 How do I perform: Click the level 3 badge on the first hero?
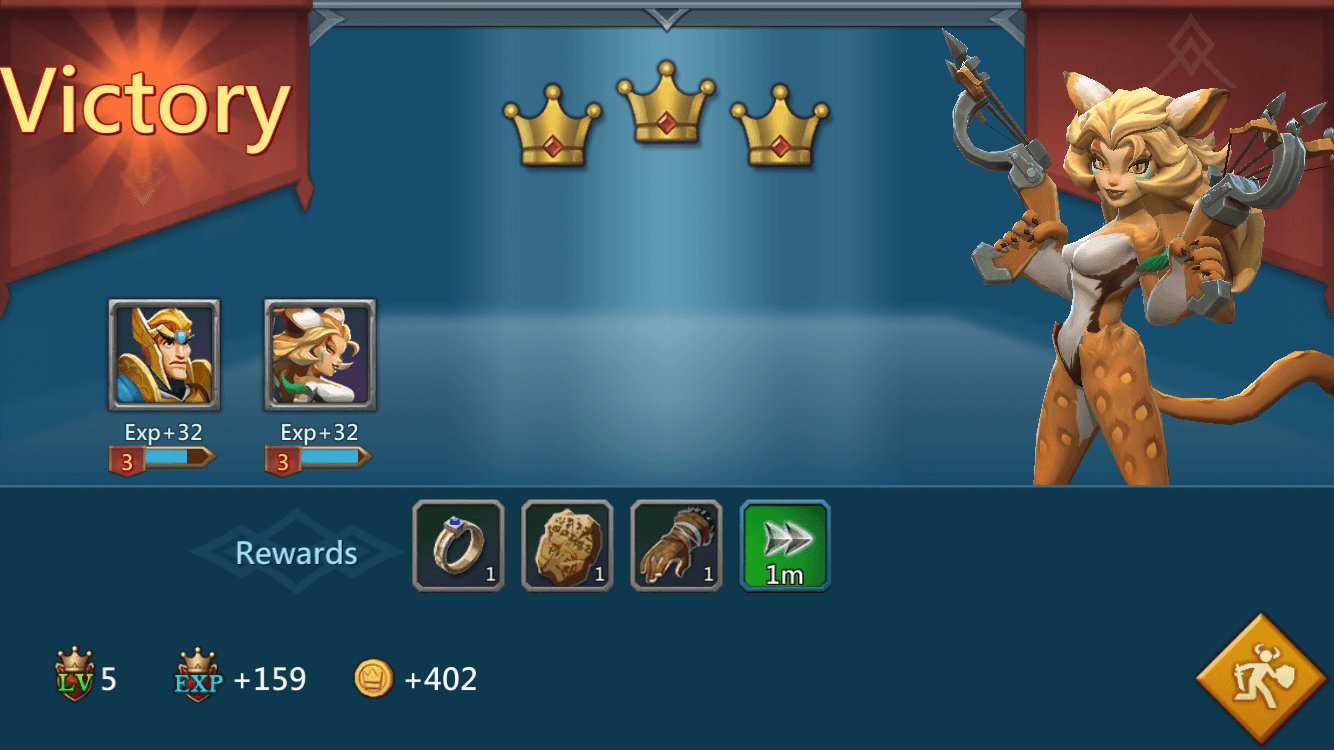(126, 460)
